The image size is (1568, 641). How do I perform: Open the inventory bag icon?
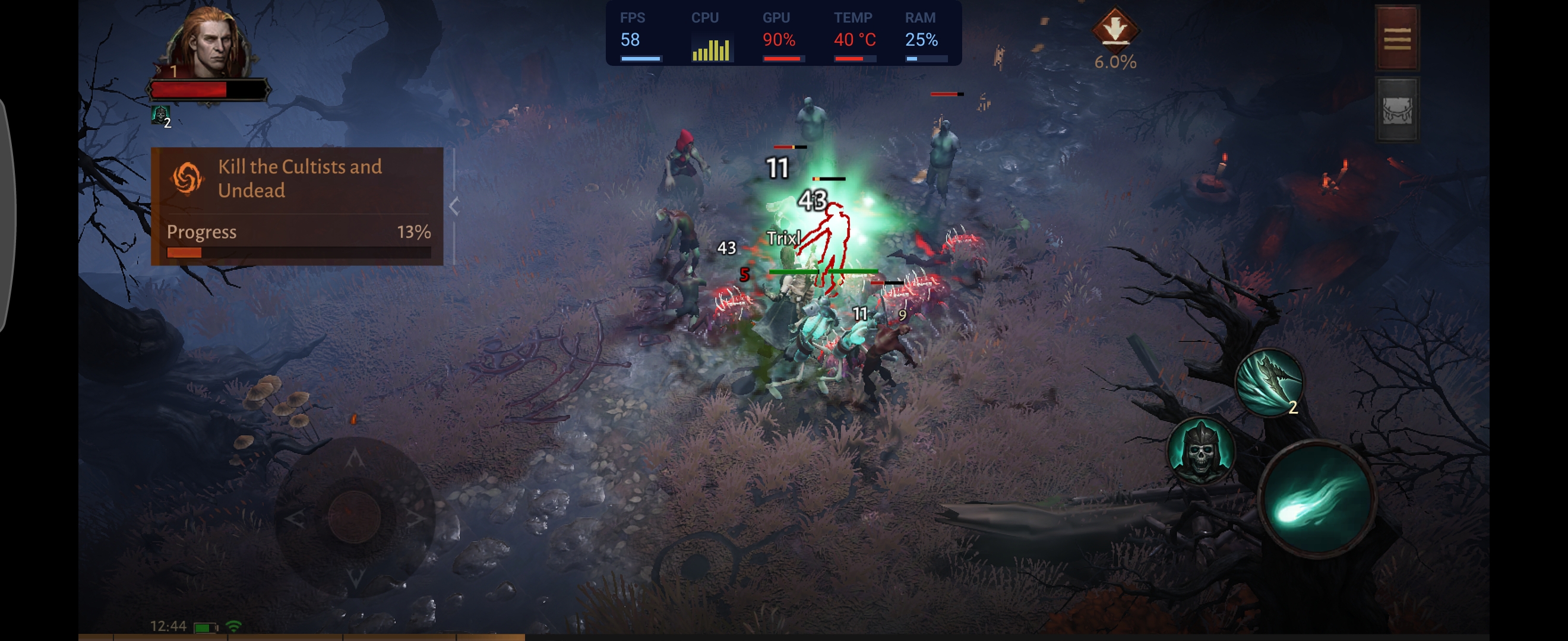1397,110
